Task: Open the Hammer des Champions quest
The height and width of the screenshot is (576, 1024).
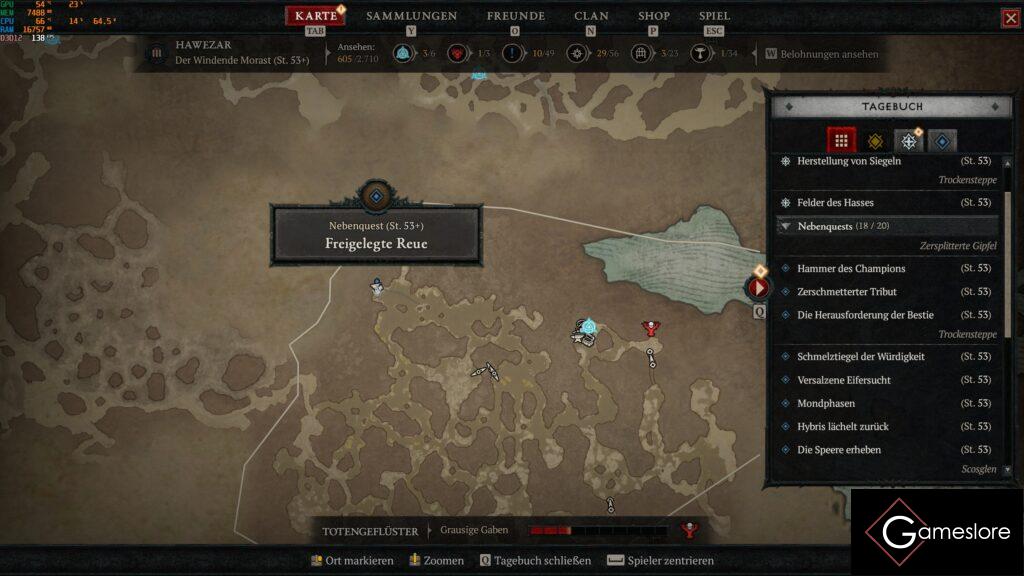Action: (x=851, y=269)
